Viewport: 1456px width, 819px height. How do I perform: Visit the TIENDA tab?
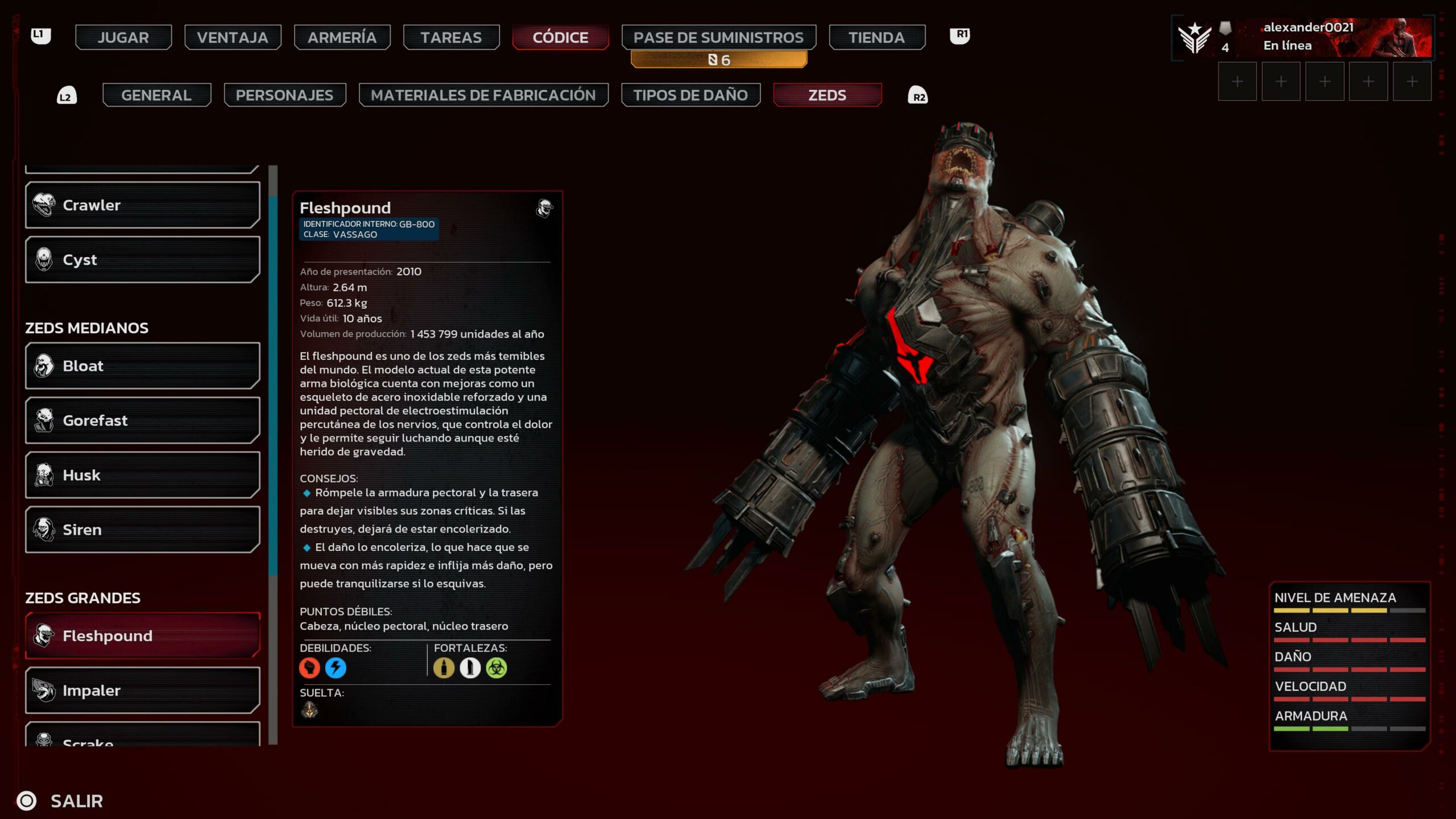(876, 38)
